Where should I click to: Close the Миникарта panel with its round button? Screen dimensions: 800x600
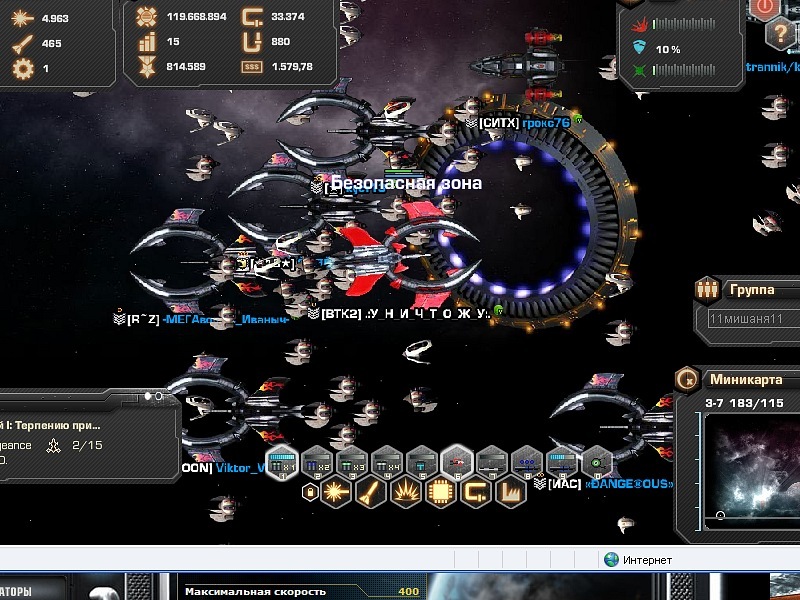click(x=687, y=379)
